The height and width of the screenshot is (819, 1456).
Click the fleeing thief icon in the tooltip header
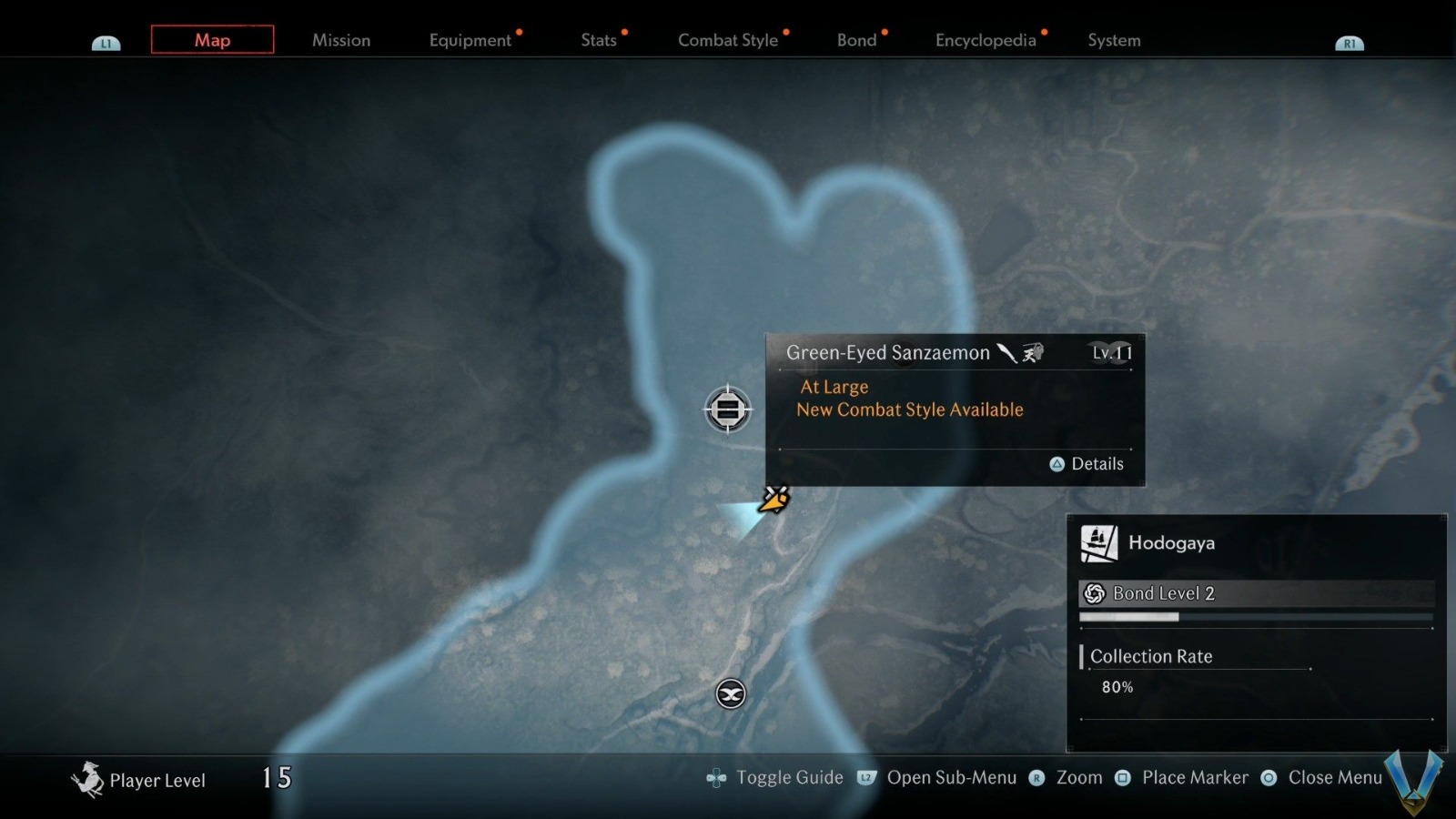[x=1033, y=353]
